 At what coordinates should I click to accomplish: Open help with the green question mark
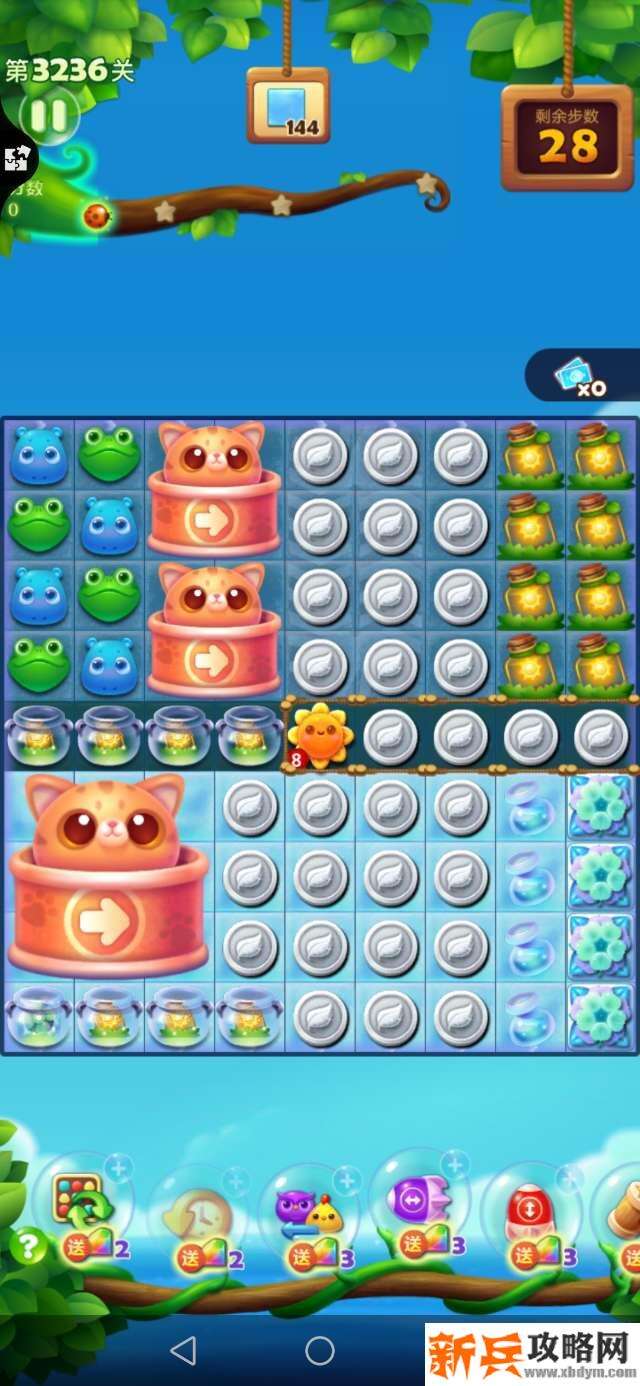click(28, 1246)
